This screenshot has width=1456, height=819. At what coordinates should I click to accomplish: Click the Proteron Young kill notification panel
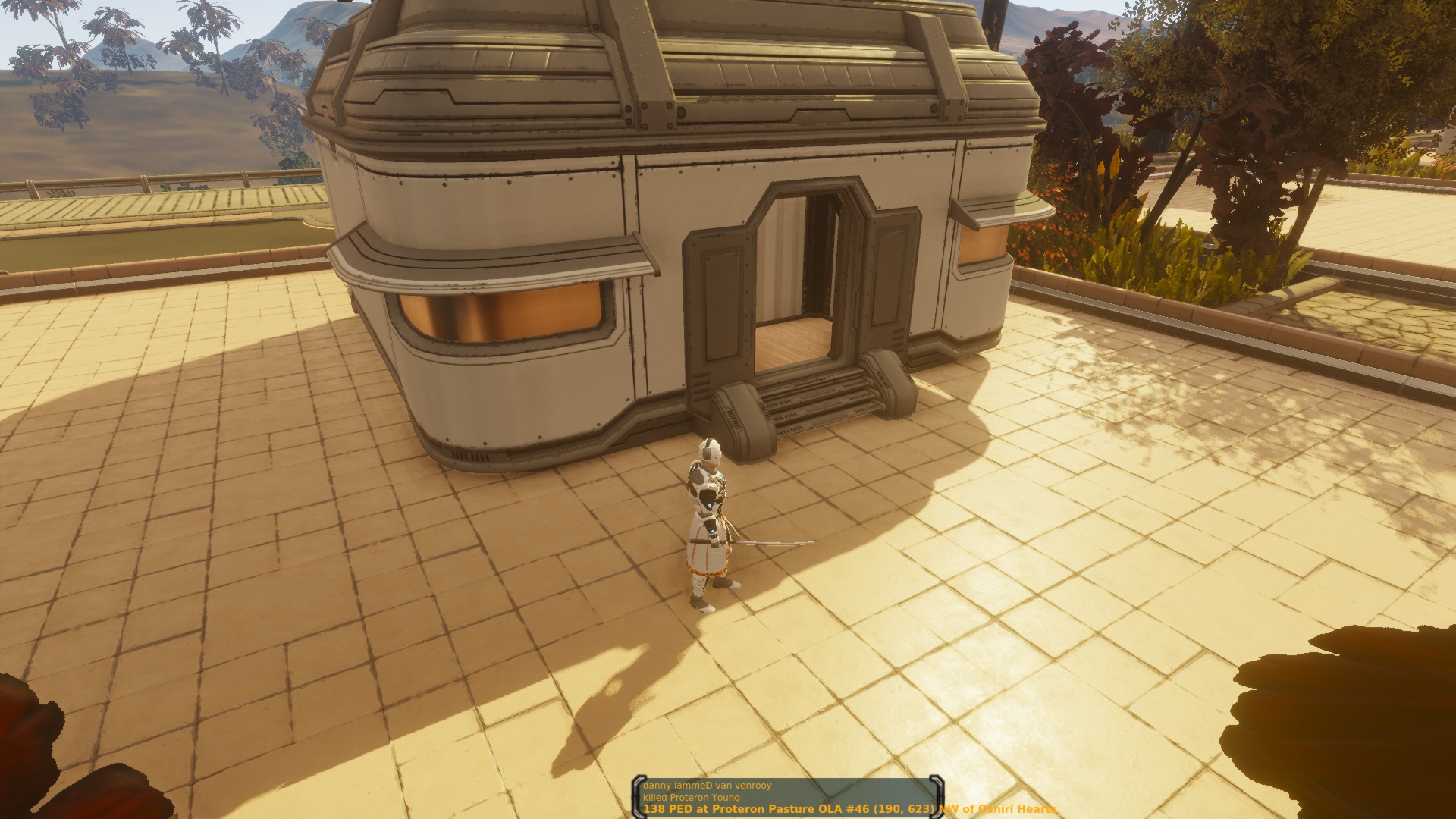tap(785, 797)
